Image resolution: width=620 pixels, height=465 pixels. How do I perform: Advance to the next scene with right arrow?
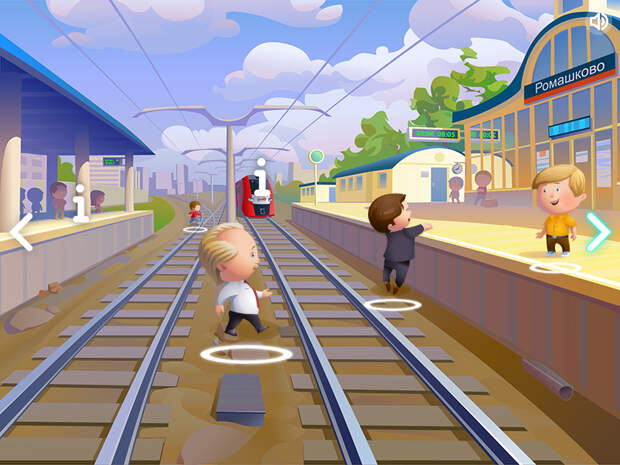598,232
